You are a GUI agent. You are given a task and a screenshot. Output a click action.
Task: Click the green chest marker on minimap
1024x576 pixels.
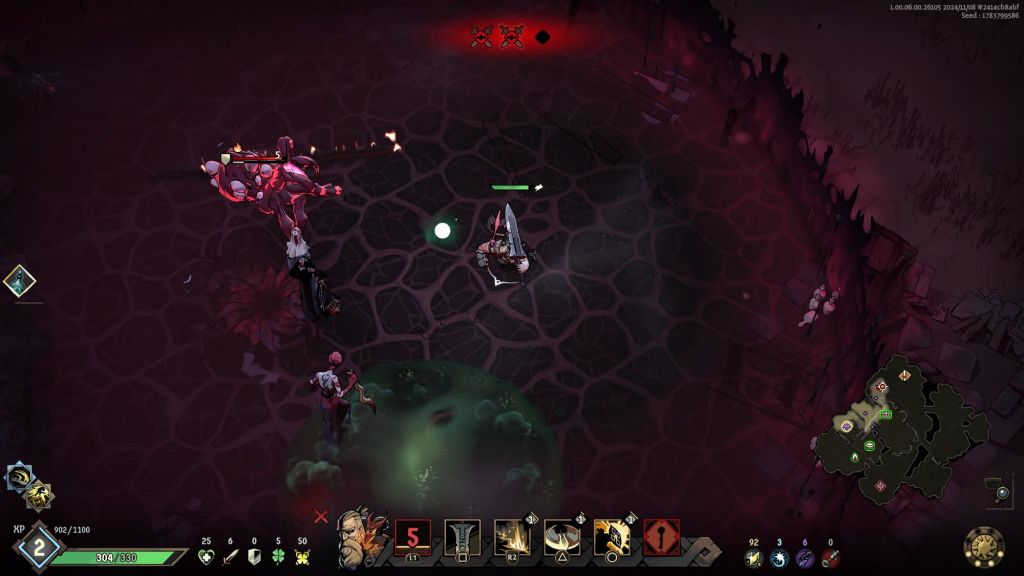click(x=886, y=414)
